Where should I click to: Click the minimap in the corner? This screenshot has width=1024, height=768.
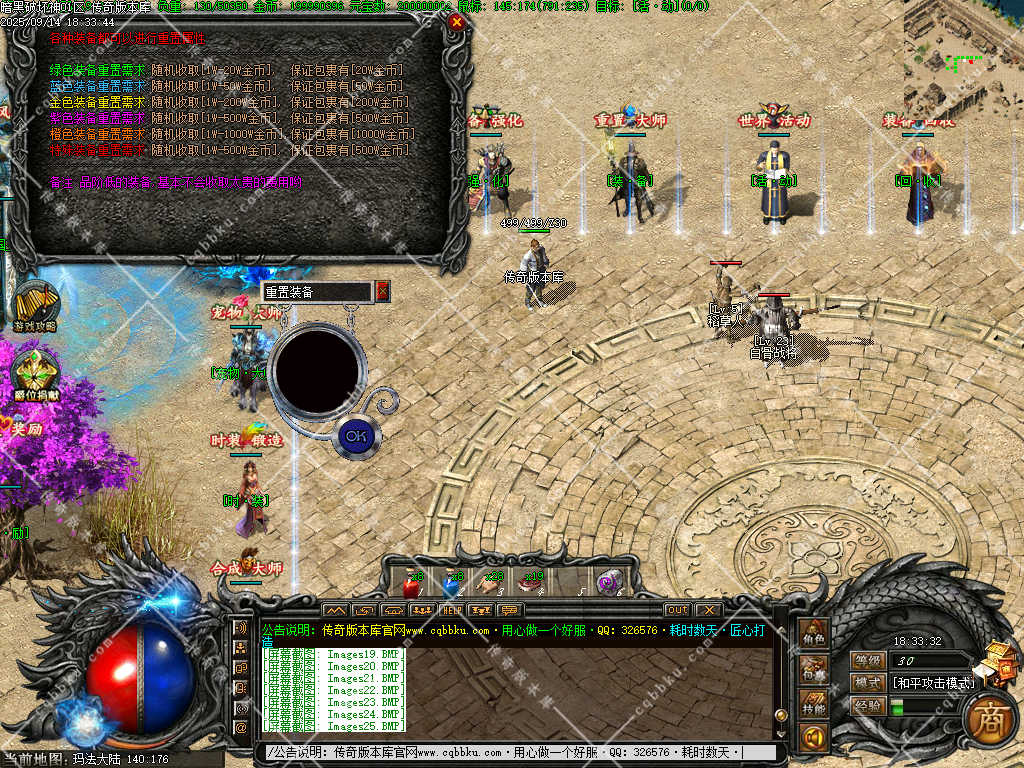963,55
